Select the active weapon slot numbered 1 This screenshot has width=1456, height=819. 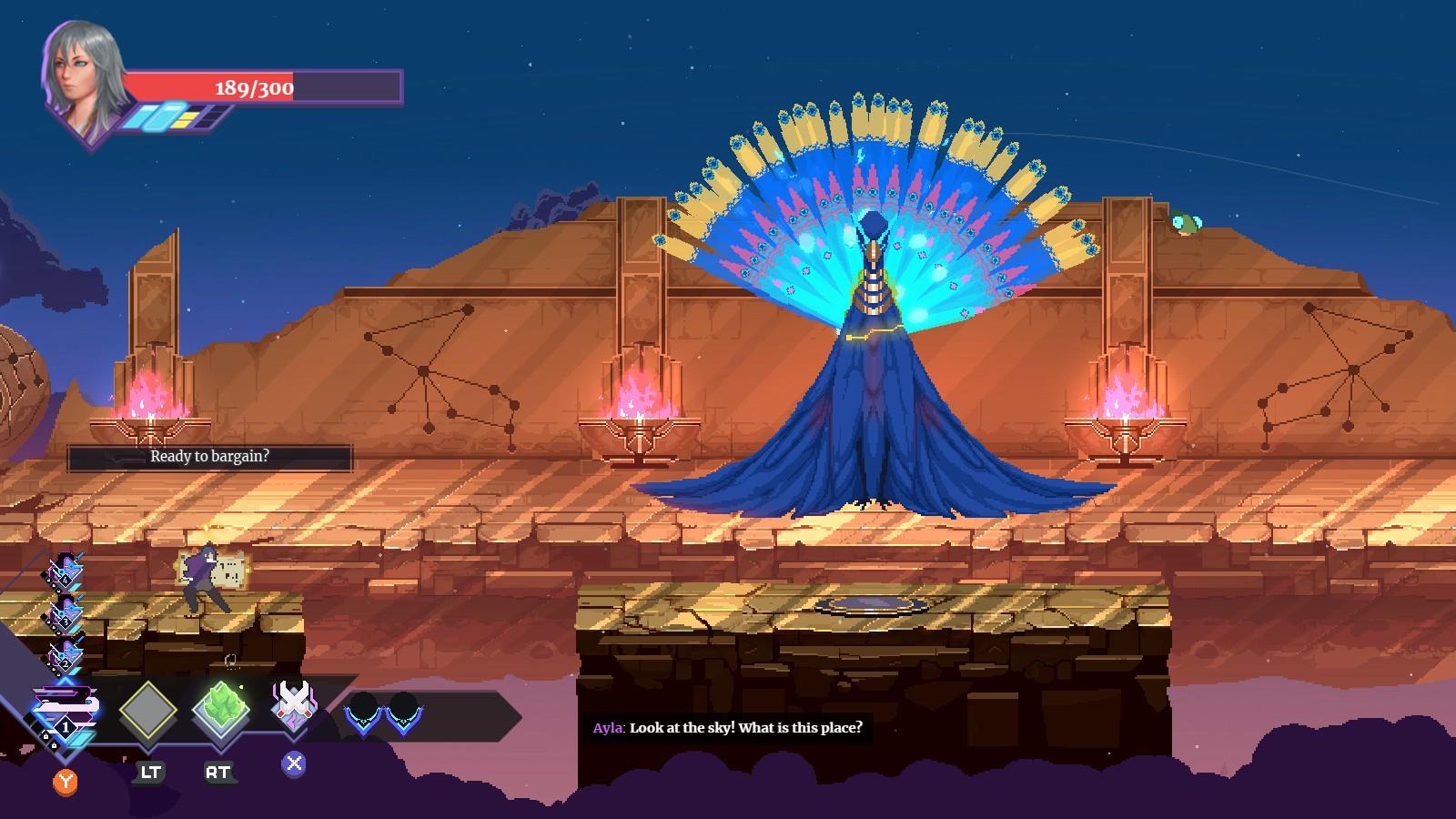click(x=66, y=714)
